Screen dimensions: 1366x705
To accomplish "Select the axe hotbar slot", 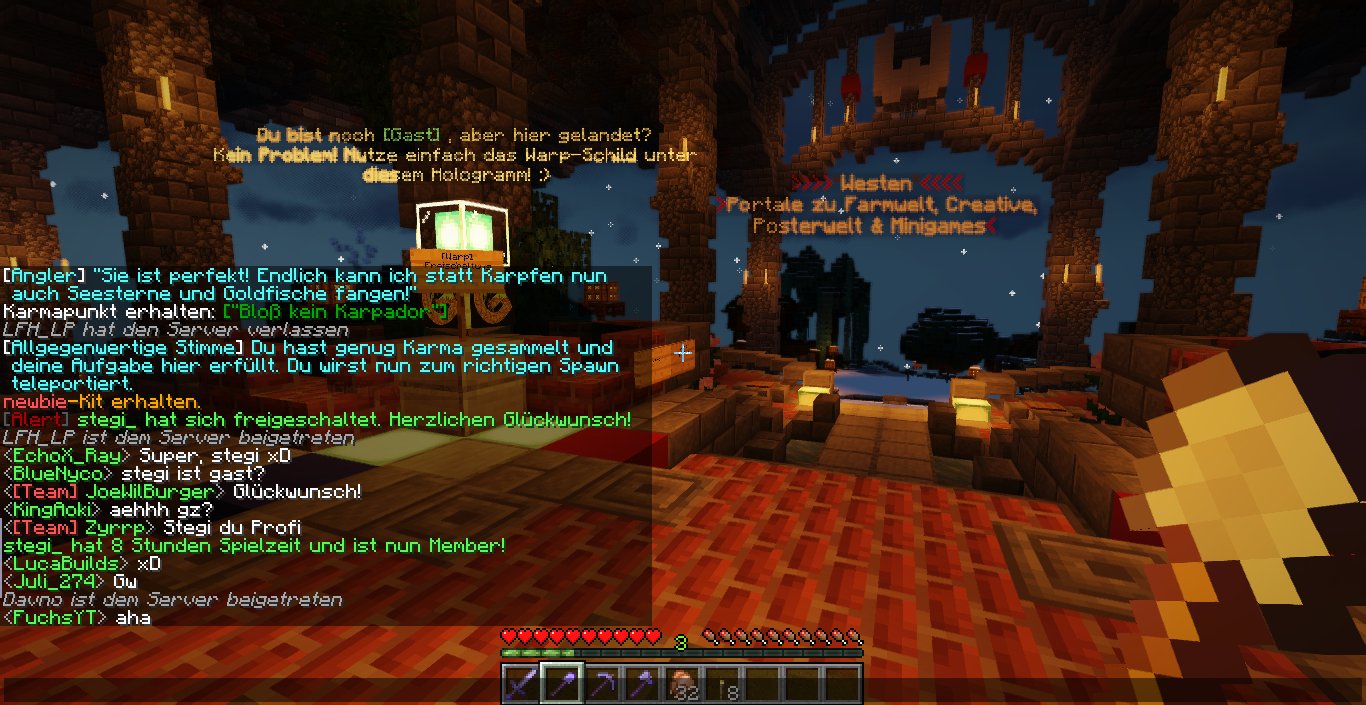I will coord(641,685).
